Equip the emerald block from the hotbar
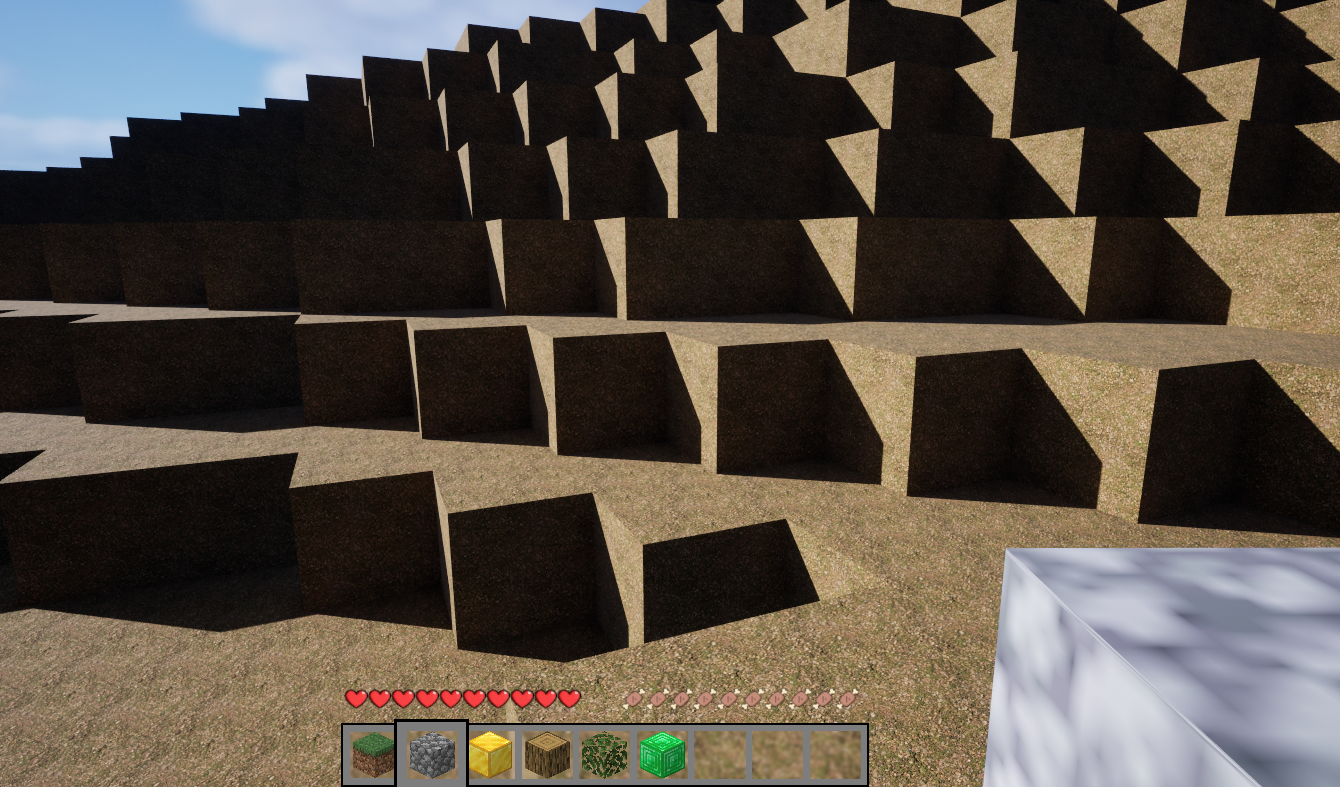This screenshot has width=1340, height=787. click(662, 755)
